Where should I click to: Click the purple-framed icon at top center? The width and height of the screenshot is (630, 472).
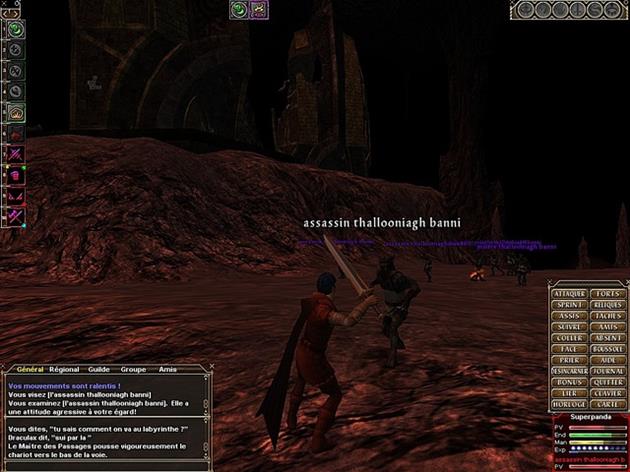click(257, 10)
